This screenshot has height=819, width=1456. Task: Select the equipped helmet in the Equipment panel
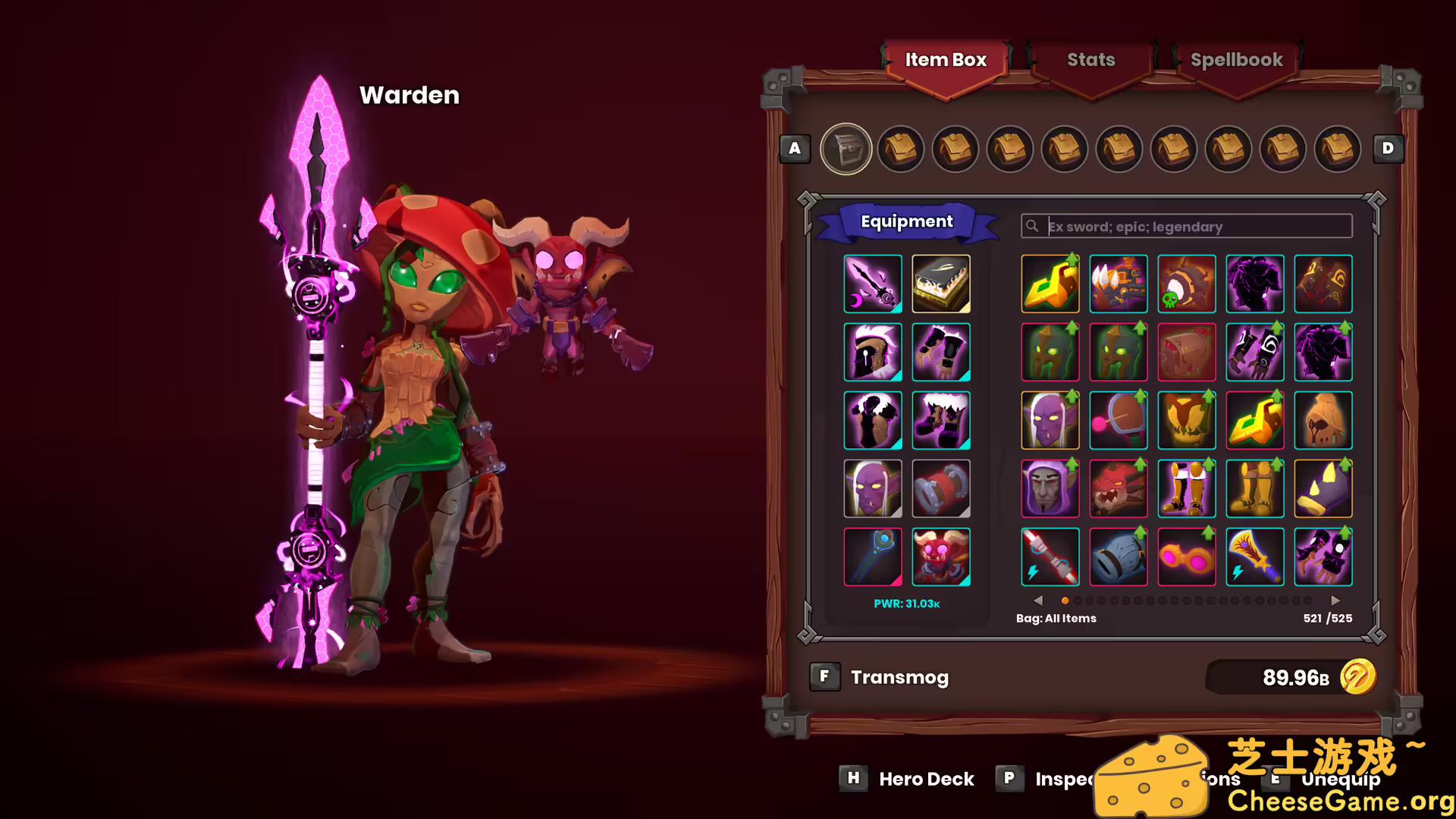(x=872, y=353)
